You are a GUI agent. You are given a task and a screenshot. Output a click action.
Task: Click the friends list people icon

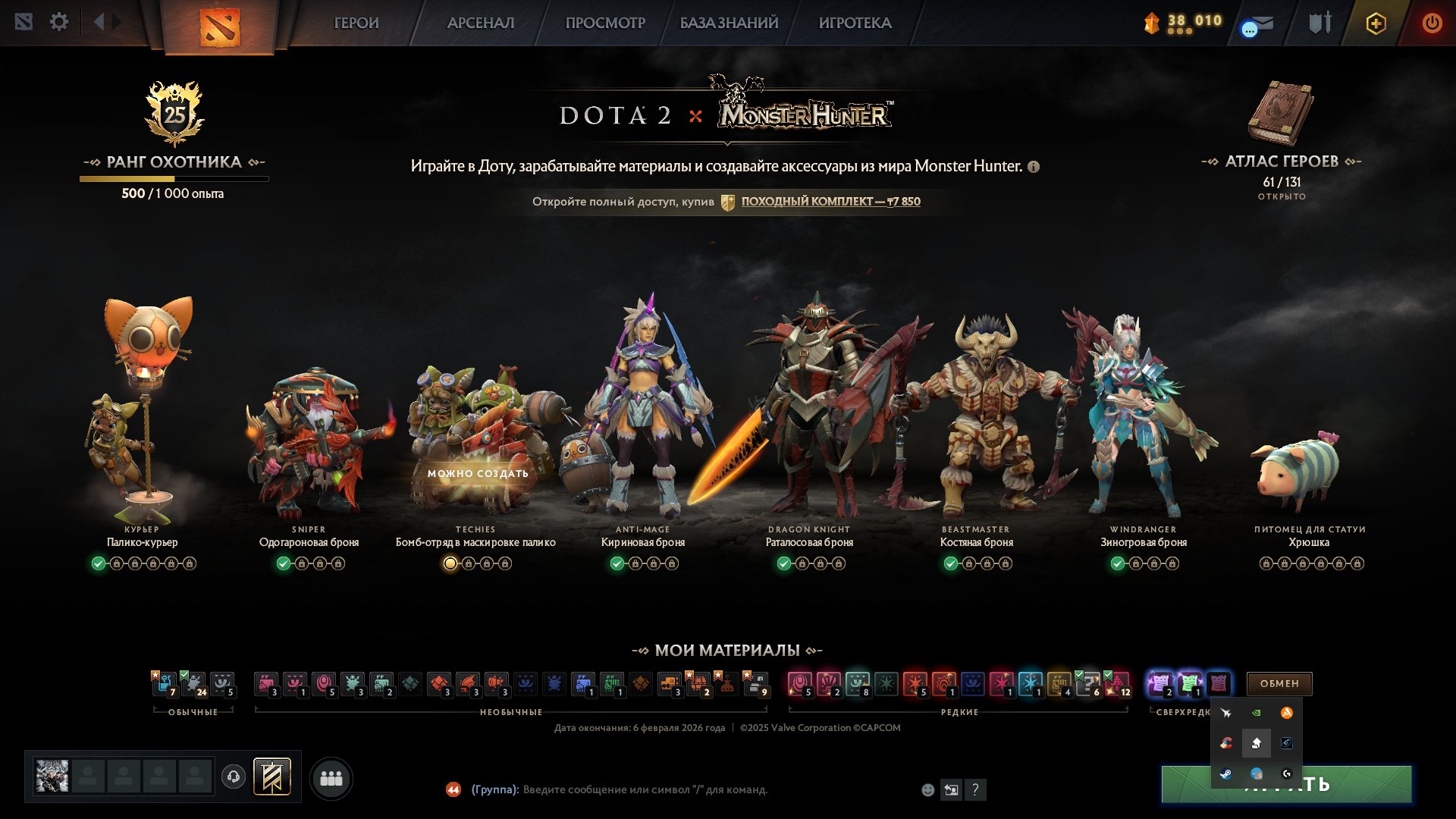point(331,777)
